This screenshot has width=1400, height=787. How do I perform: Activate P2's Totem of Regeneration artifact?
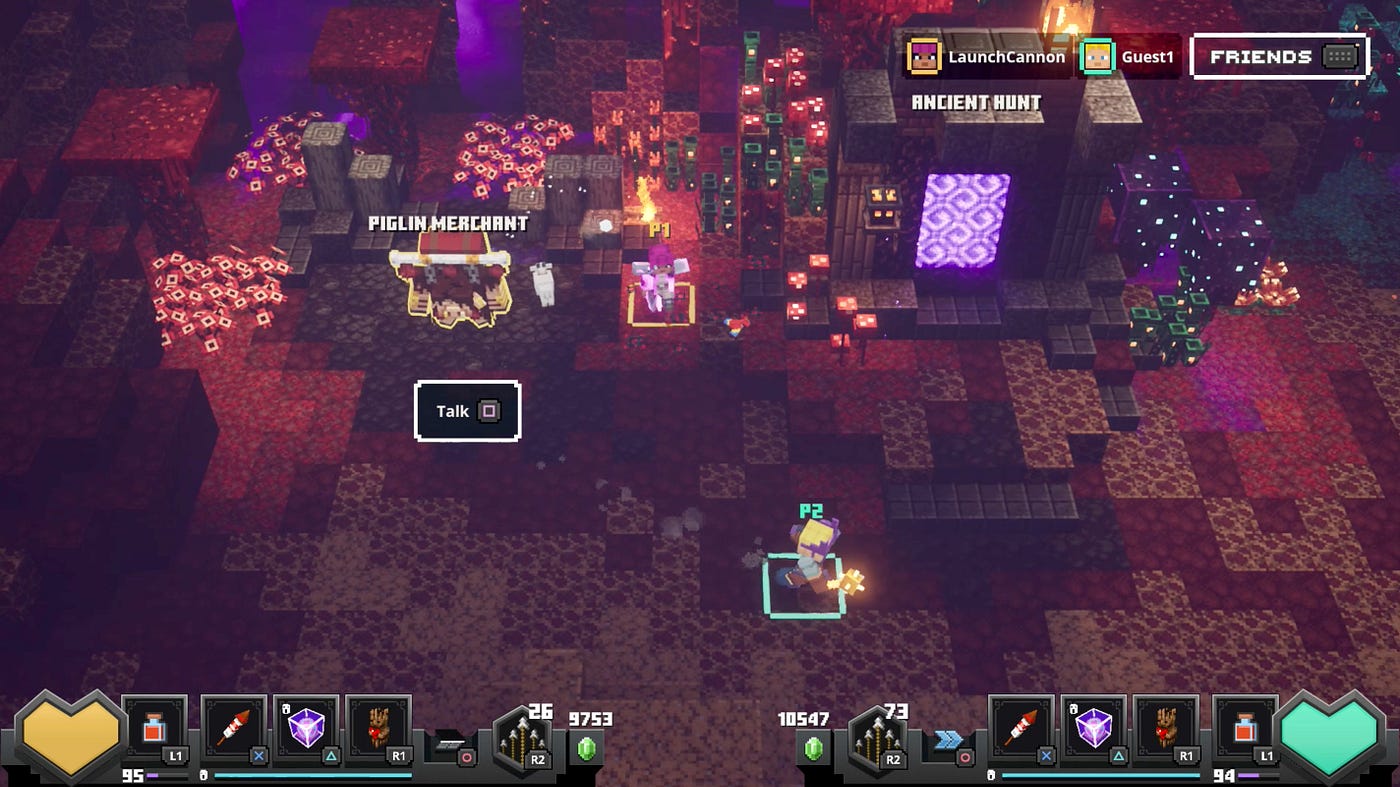click(x=1165, y=730)
